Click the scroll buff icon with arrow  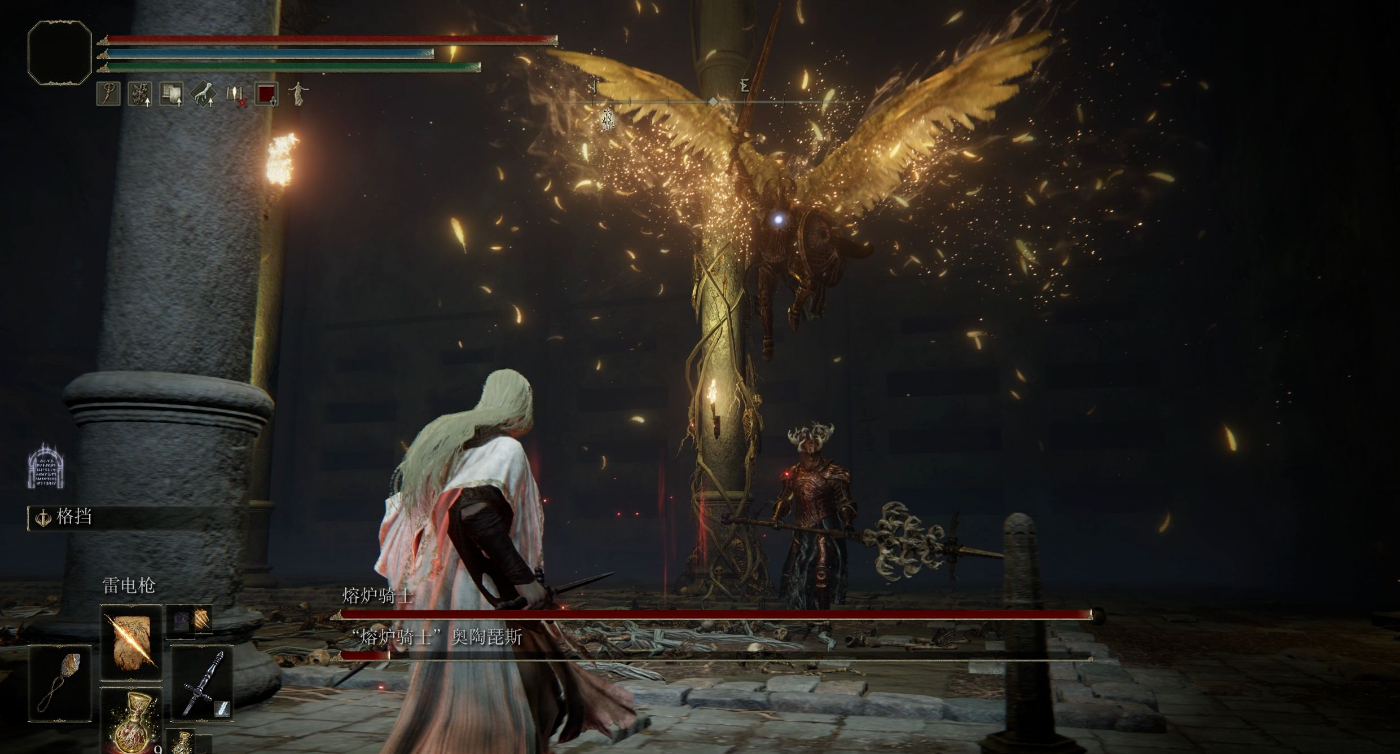point(171,94)
